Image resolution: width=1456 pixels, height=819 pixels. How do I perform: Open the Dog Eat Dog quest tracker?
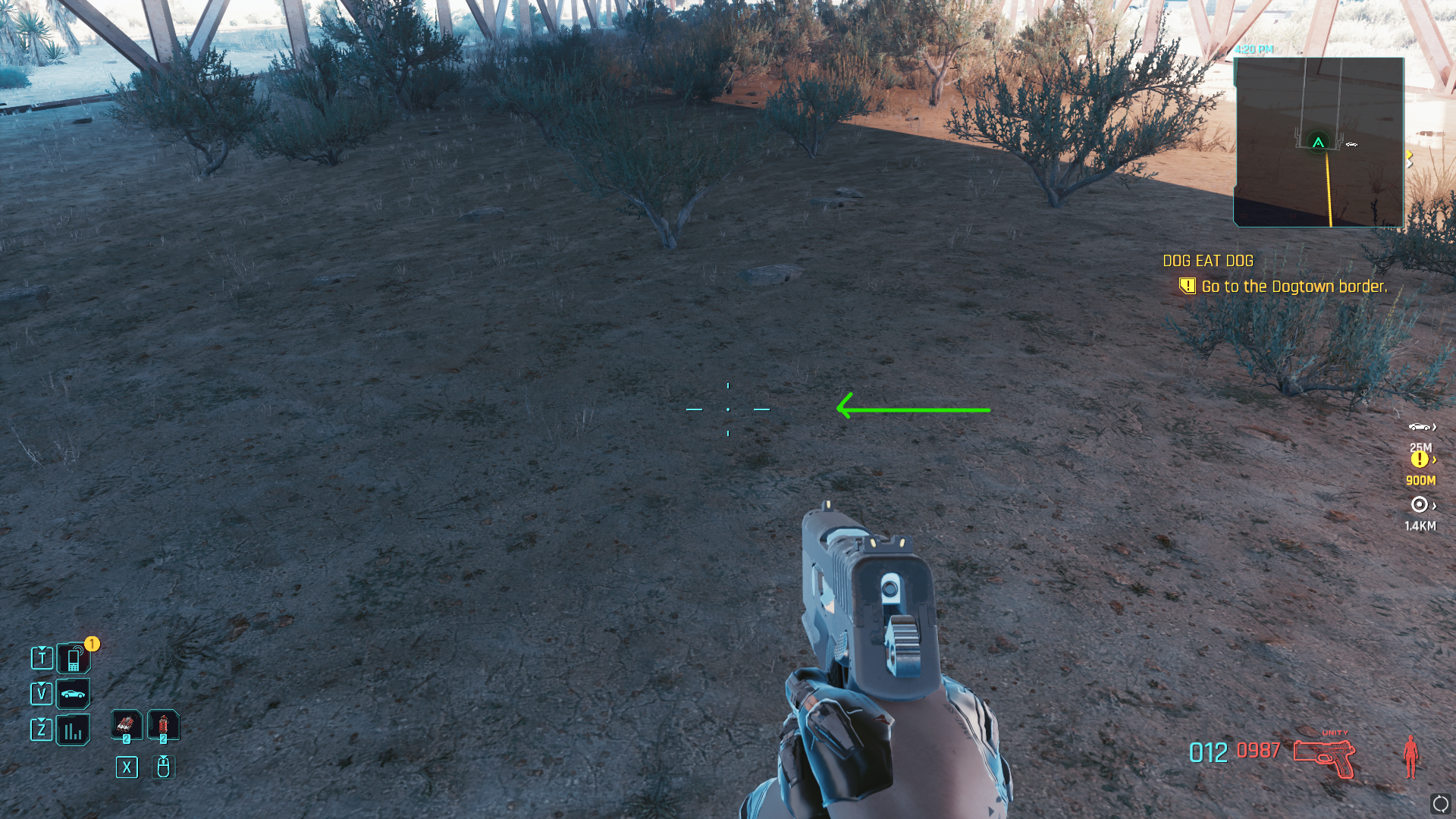(1208, 261)
